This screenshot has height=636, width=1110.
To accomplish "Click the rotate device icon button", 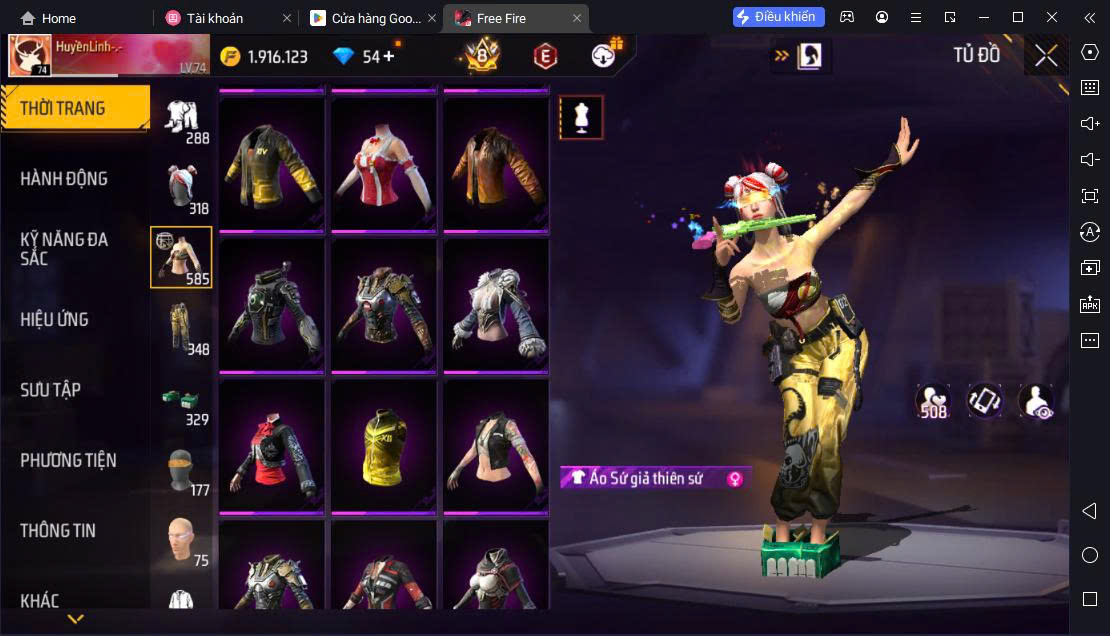I will (985, 401).
